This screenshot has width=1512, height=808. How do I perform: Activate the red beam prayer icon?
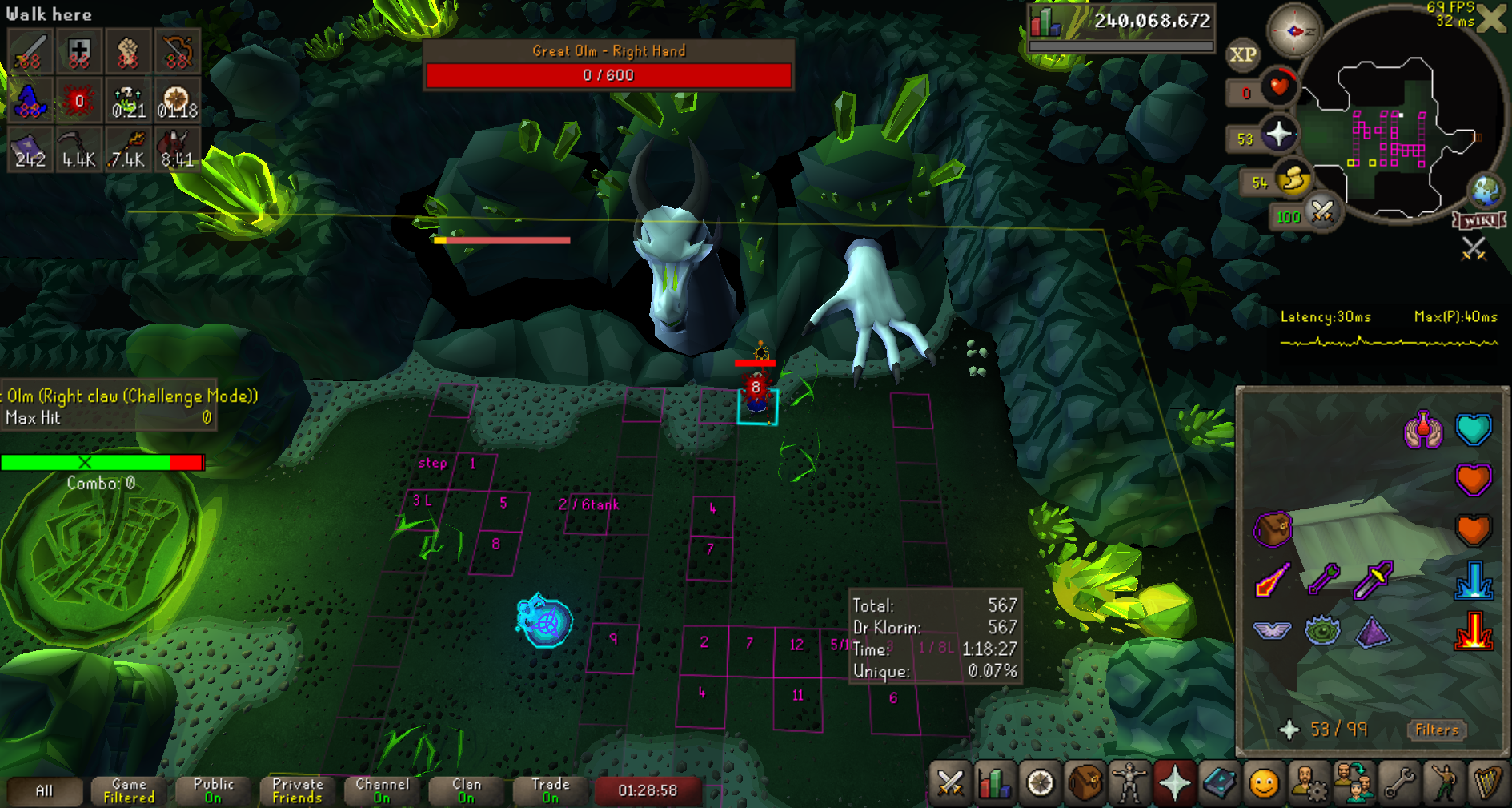[x=1473, y=631]
